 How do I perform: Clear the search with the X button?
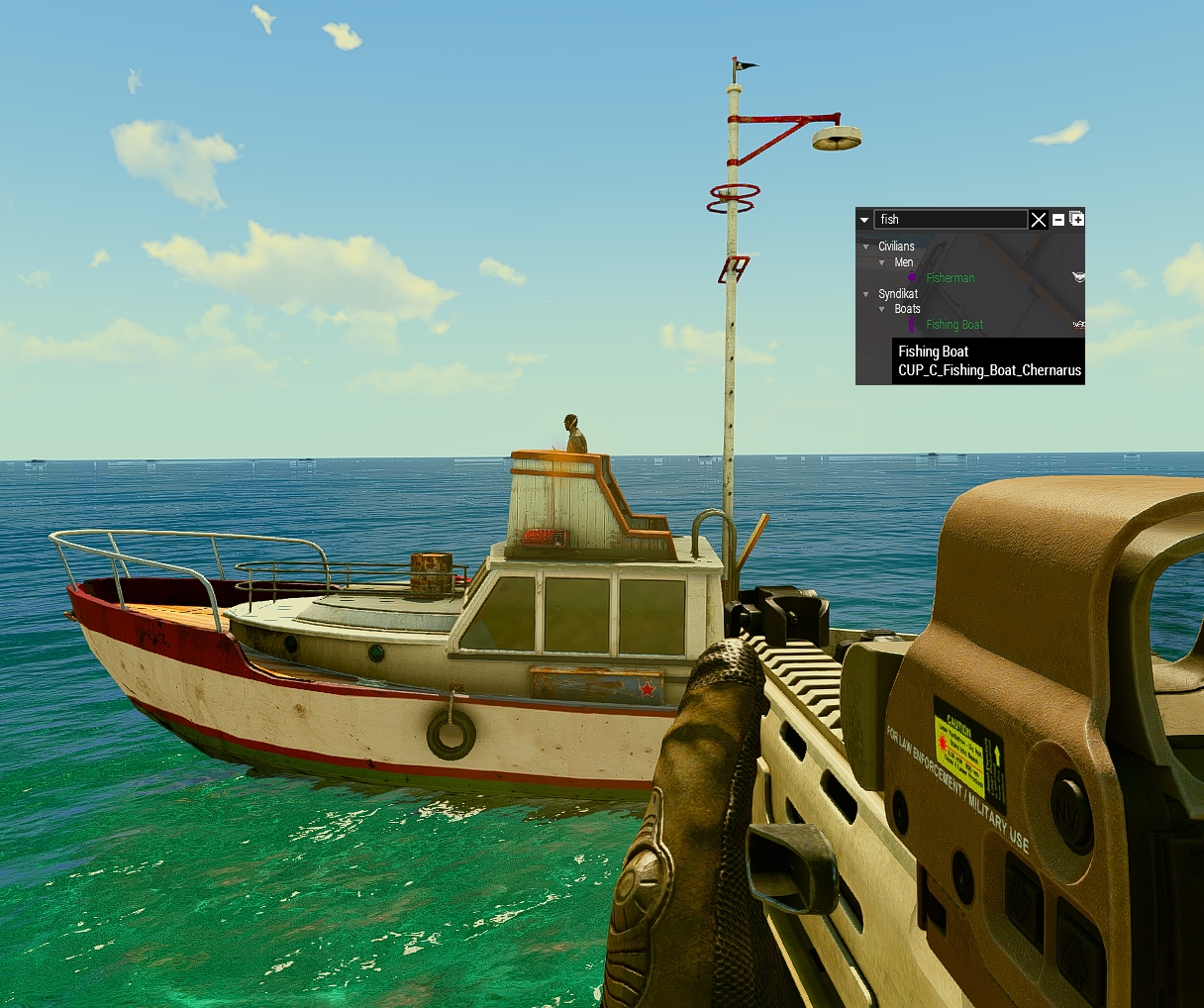click(x=1039, y=220)
